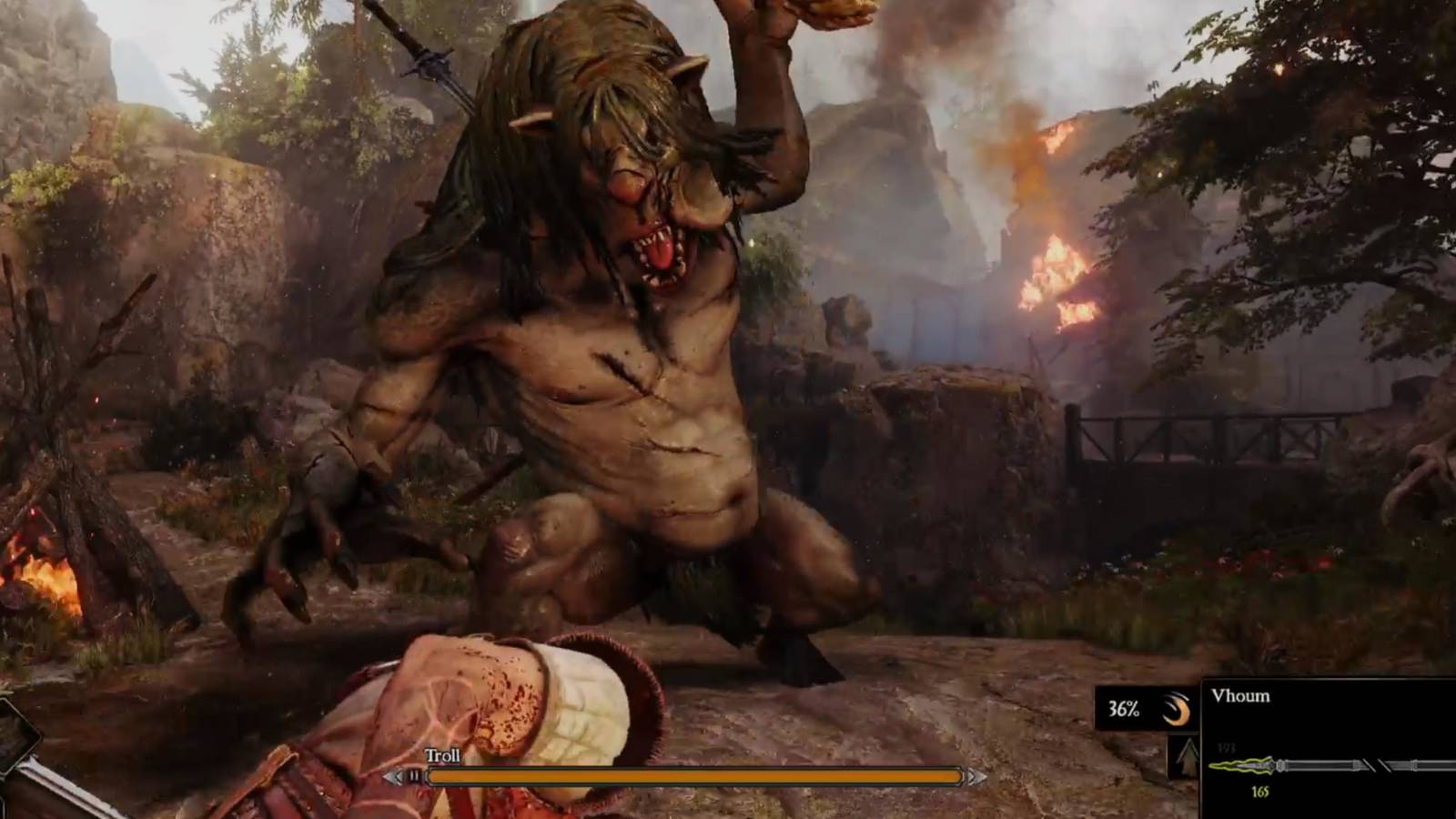Select the Vhoum name label
Screen dimensions: 1456x819
(1241, 695)
